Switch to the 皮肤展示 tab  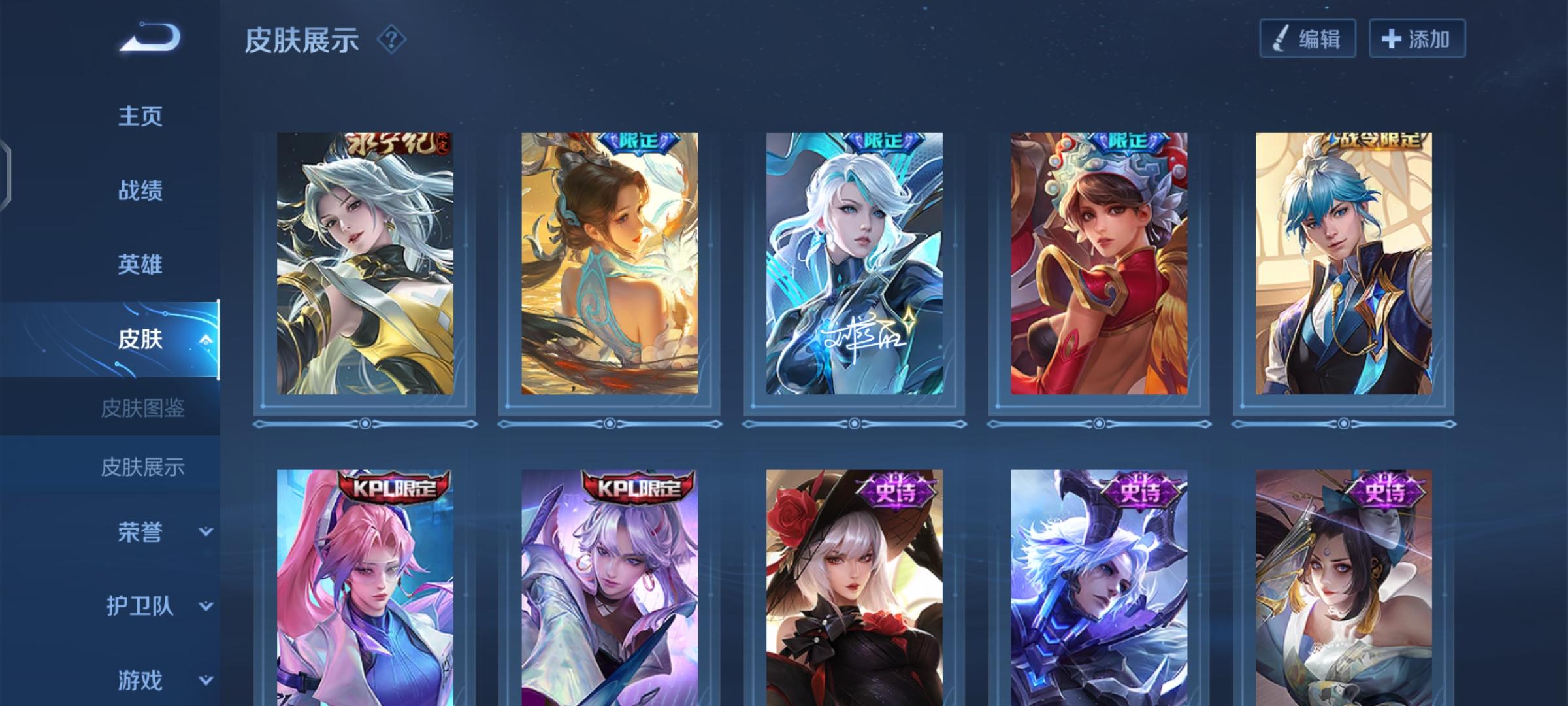coord(144,467)
